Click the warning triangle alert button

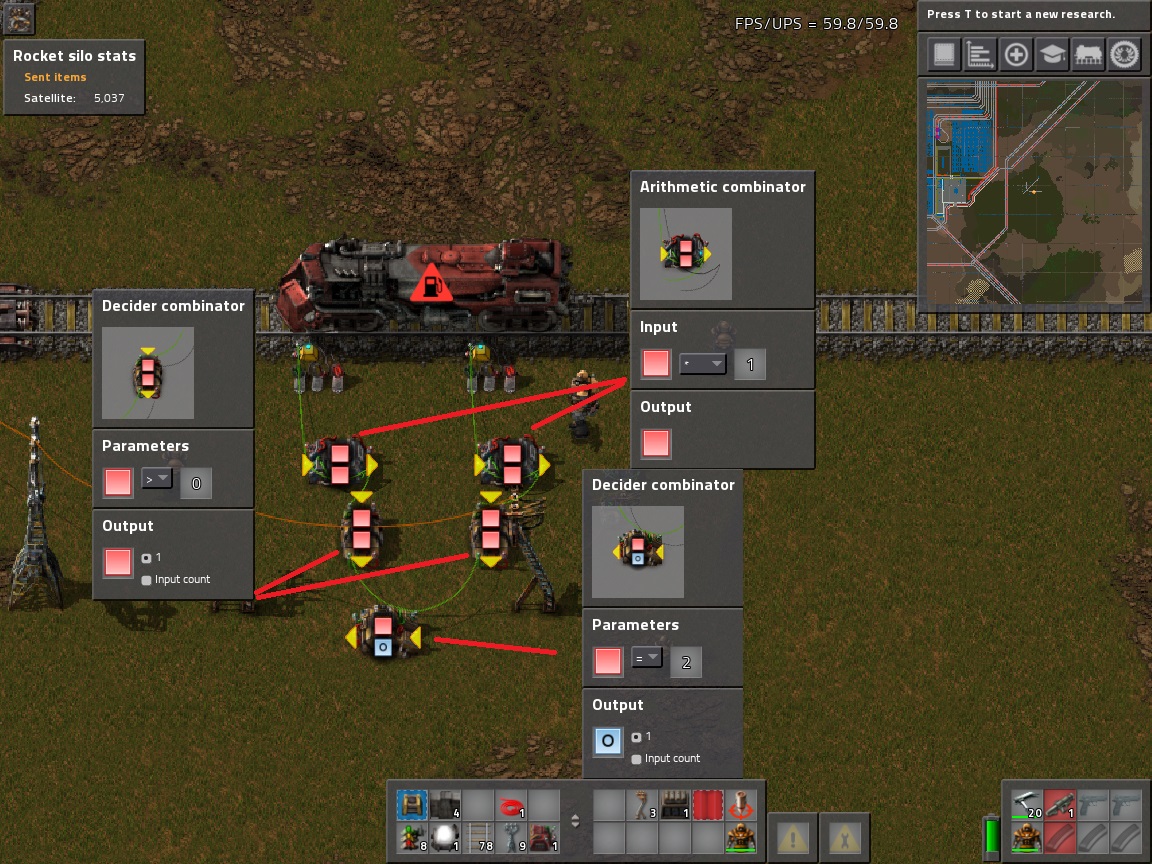(x=794, y=835)
